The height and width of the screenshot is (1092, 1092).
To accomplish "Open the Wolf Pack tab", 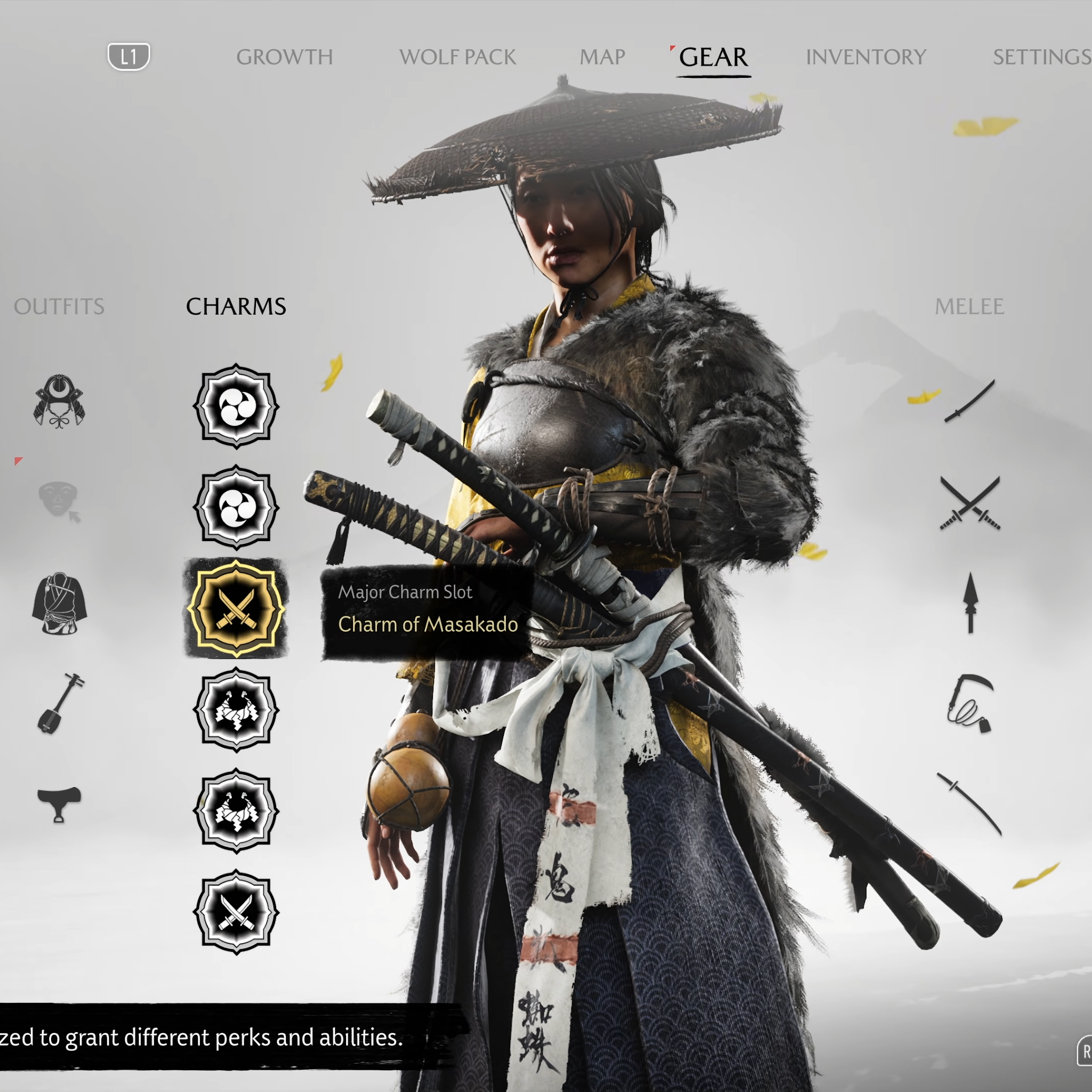I will click(457, 57).
